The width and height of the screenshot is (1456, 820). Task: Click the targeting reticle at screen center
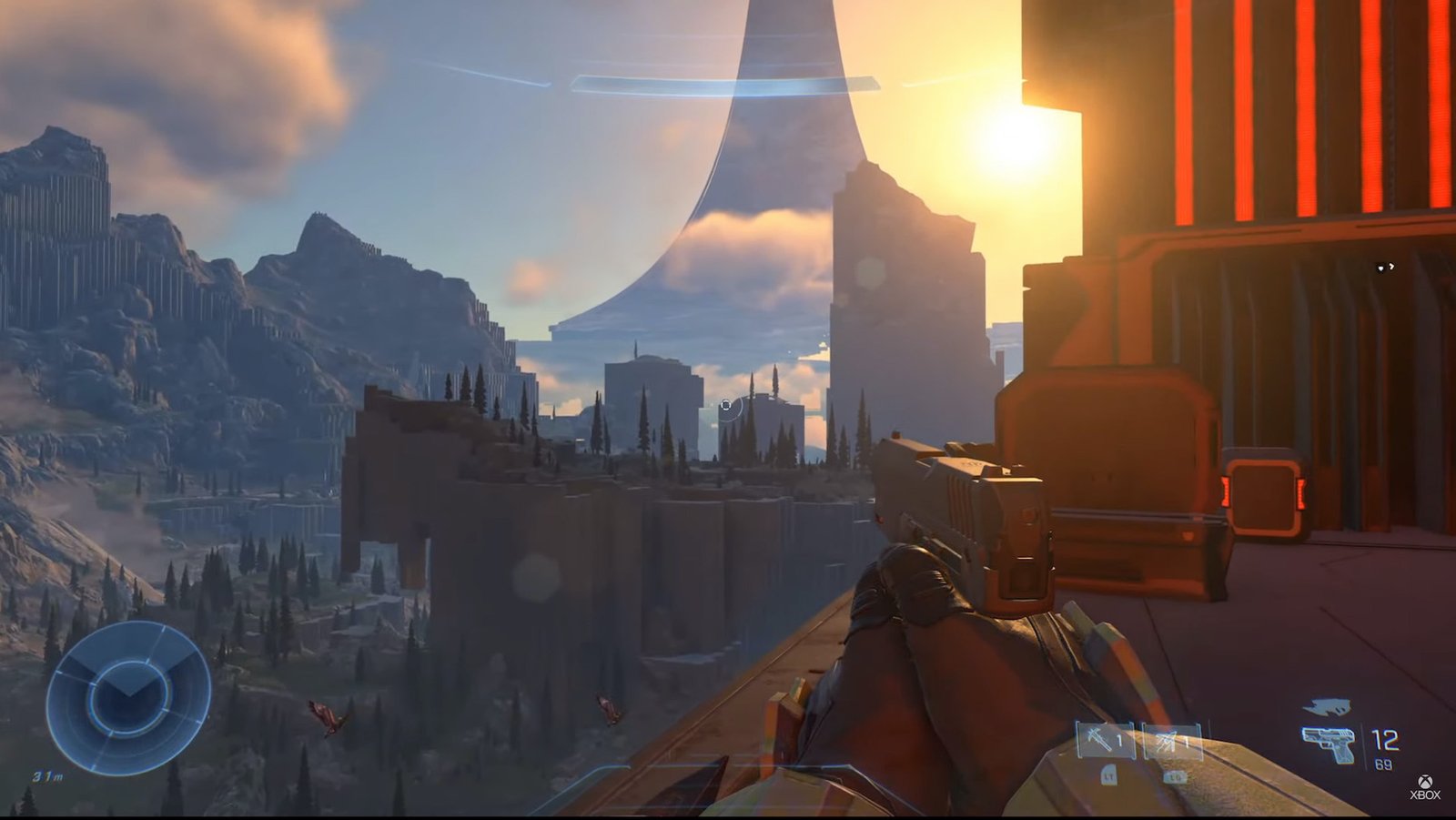pos(728,406)
